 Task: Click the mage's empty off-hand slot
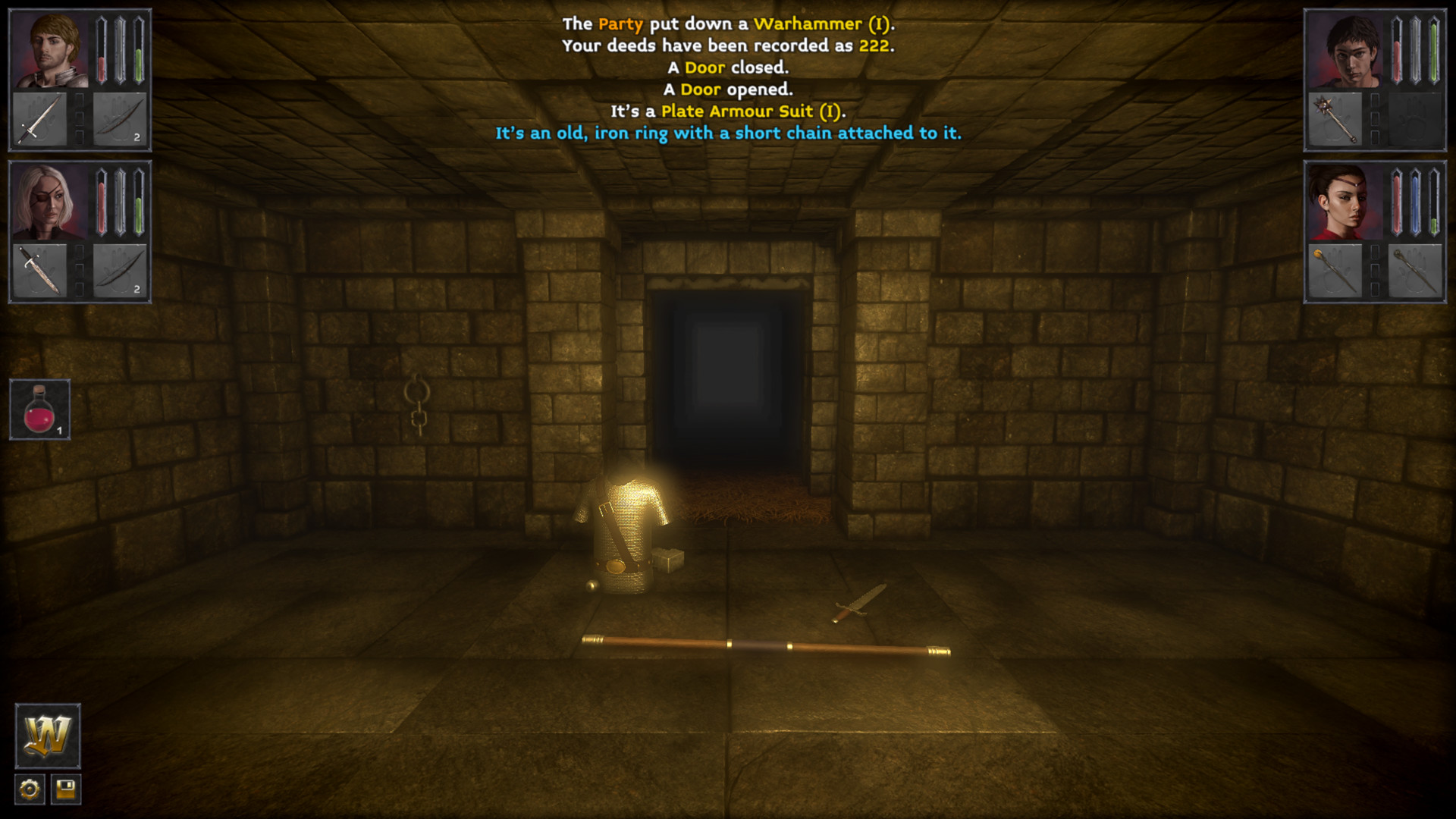click(1415, 119)
